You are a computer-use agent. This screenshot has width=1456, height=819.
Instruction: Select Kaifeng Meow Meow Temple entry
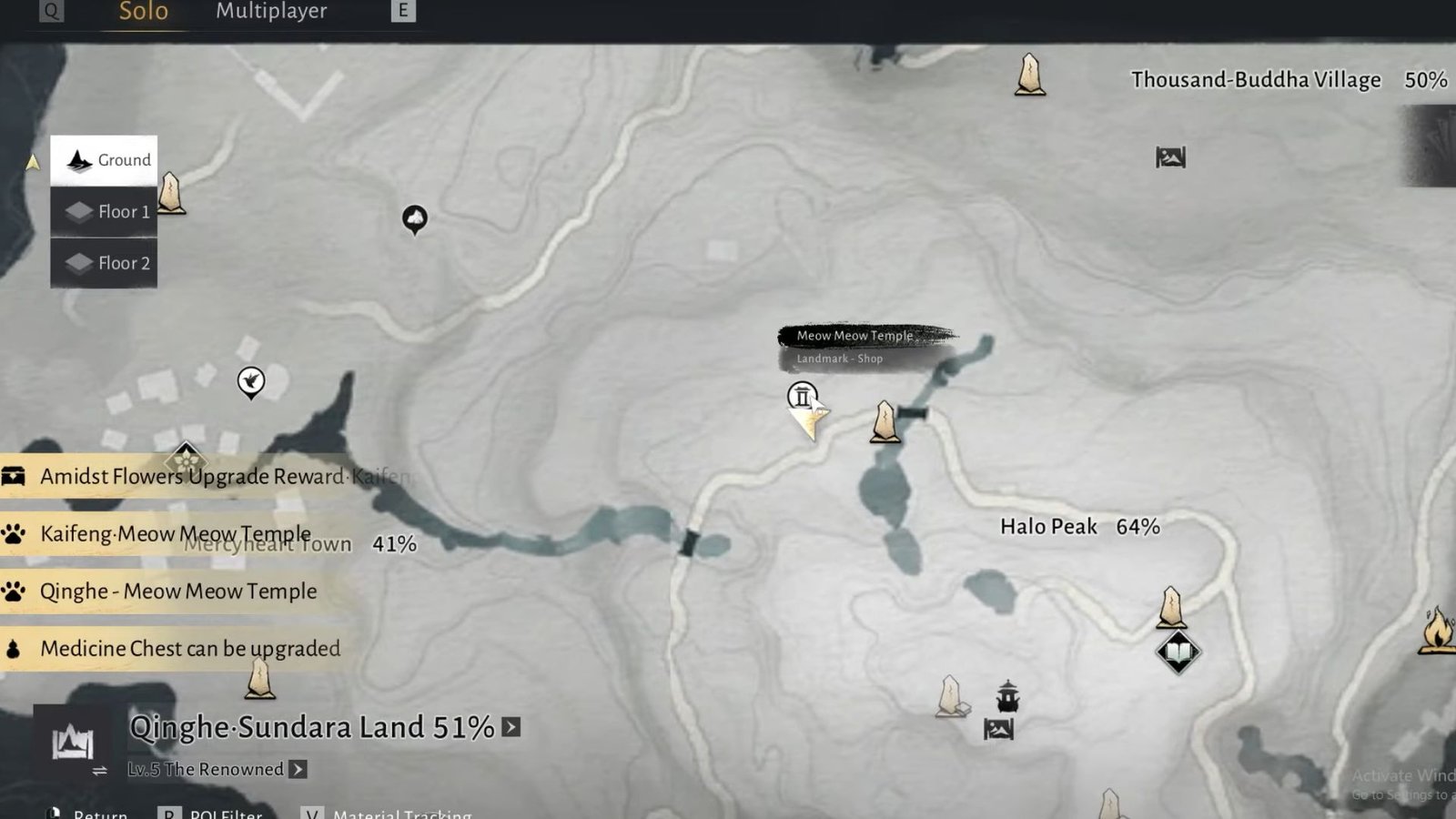click(x=175, y=533)
